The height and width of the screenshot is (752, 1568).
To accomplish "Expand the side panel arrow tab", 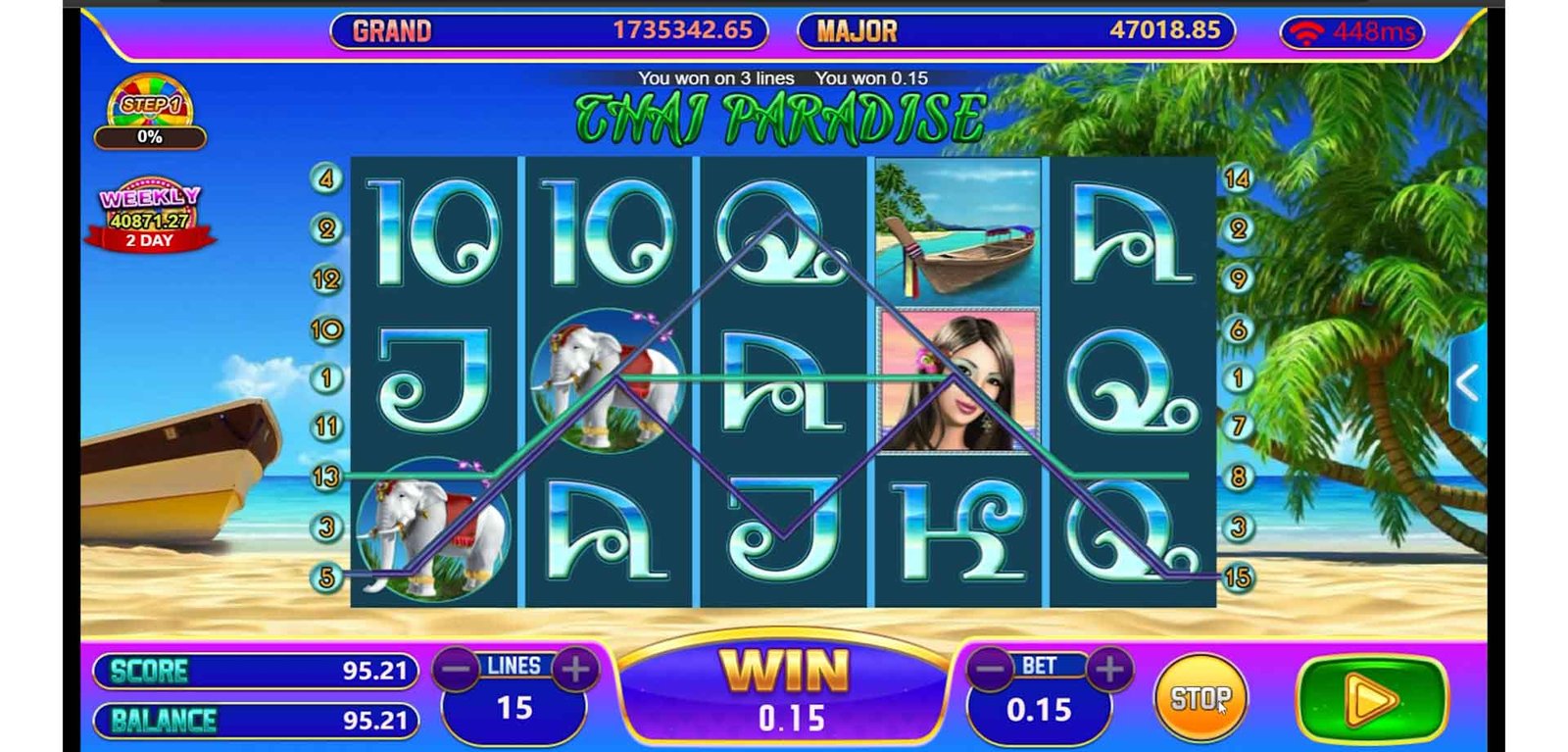I will pos(1467,383).
